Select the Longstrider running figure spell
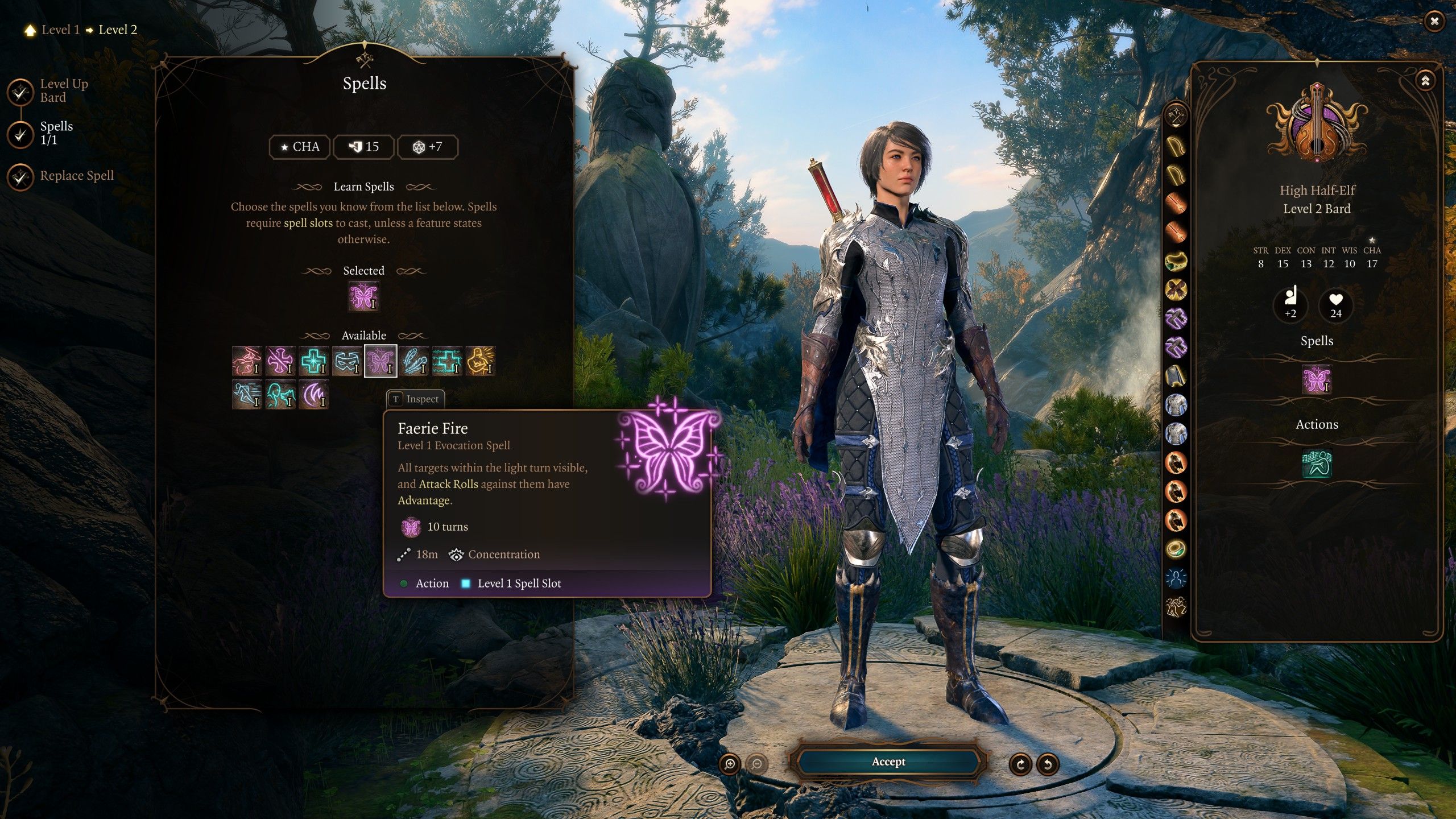 (x=247, y=395)
